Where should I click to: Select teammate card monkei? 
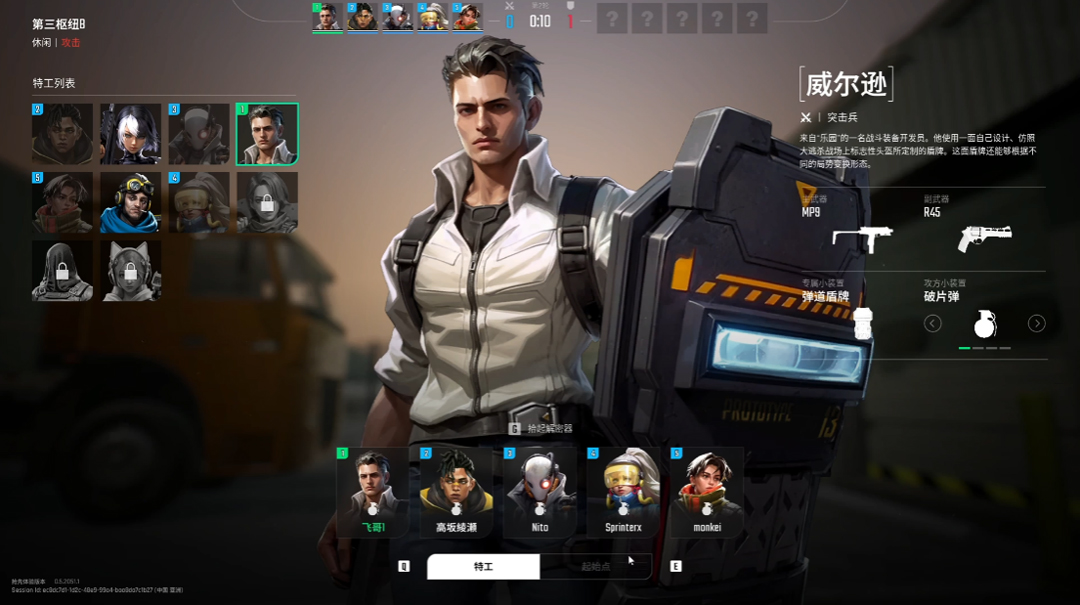click(707, 492)
